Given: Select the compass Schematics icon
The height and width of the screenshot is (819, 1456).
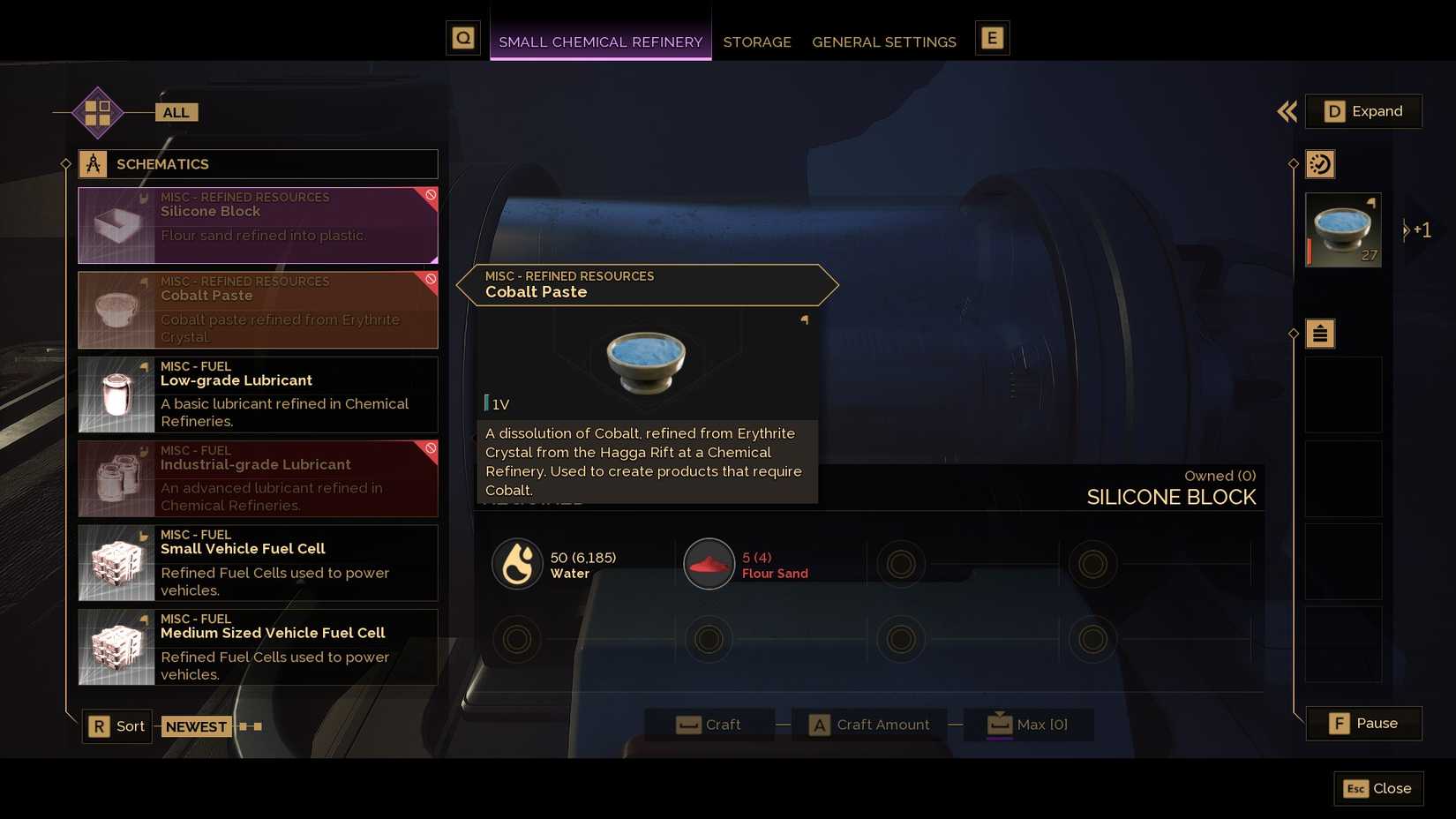Looking at the screenshot, I should pos(94,163).
